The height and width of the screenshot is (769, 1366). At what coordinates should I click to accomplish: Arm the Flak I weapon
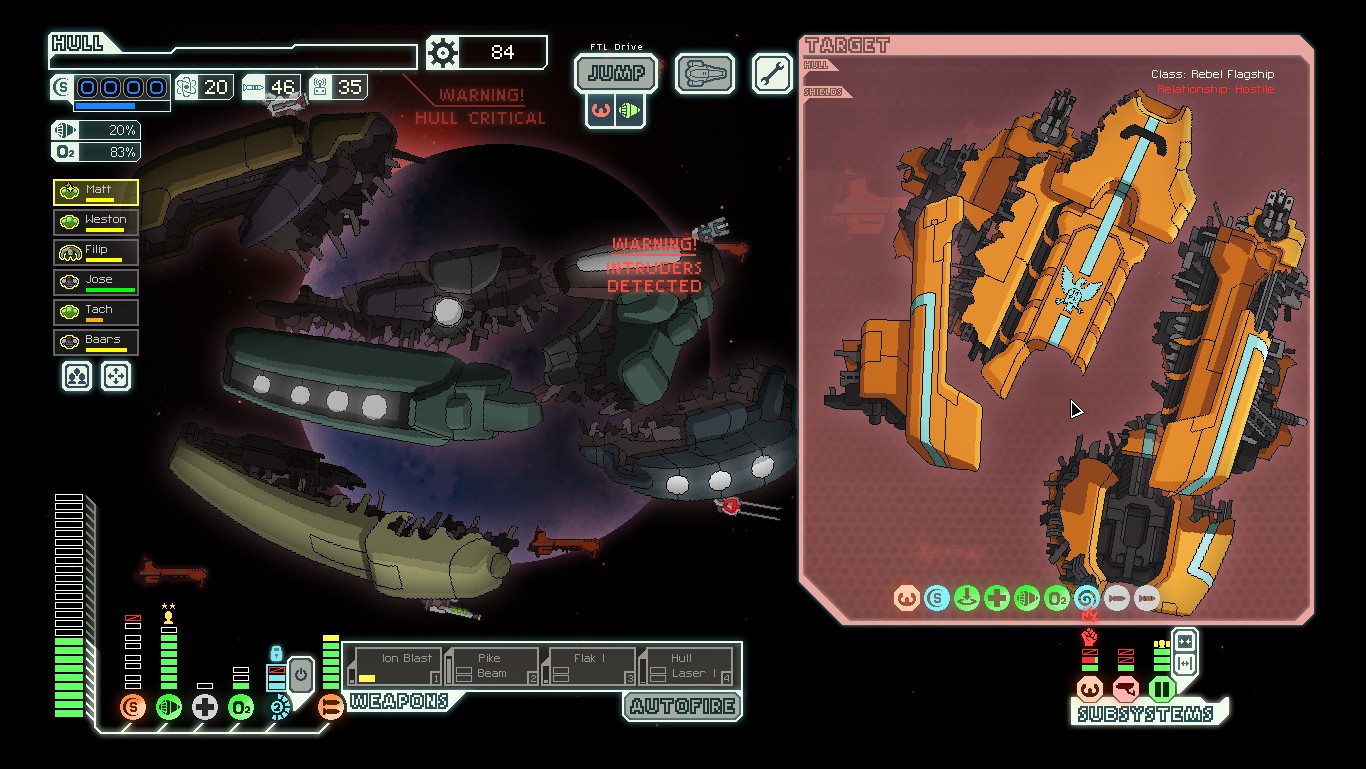(587, 666)
